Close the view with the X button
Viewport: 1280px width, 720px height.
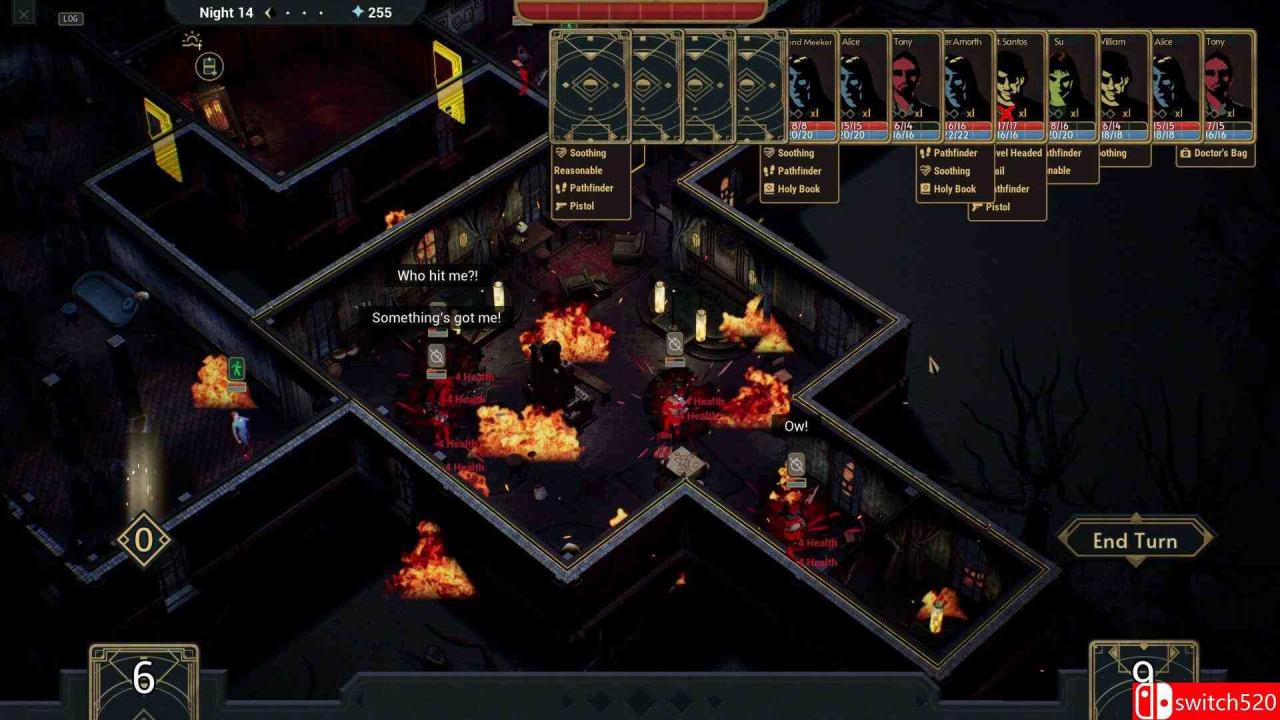coord(23,14)
